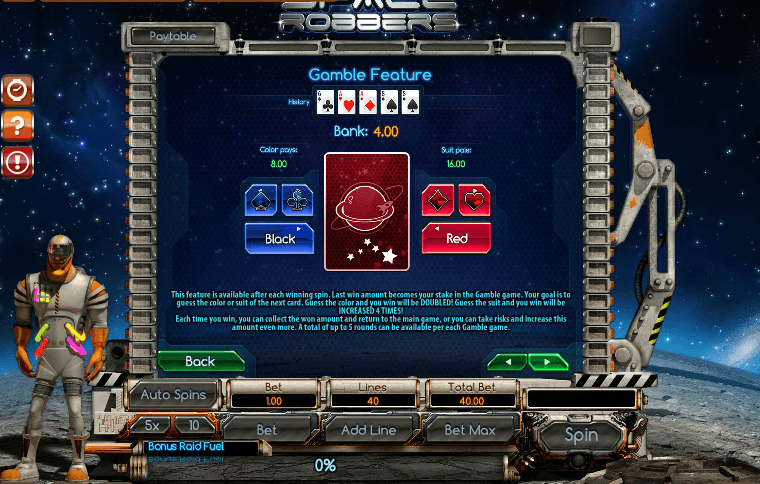Viewport: 760px width, 484px height.
Task: Open the Paytable
Action: click(x=173, y=36)
